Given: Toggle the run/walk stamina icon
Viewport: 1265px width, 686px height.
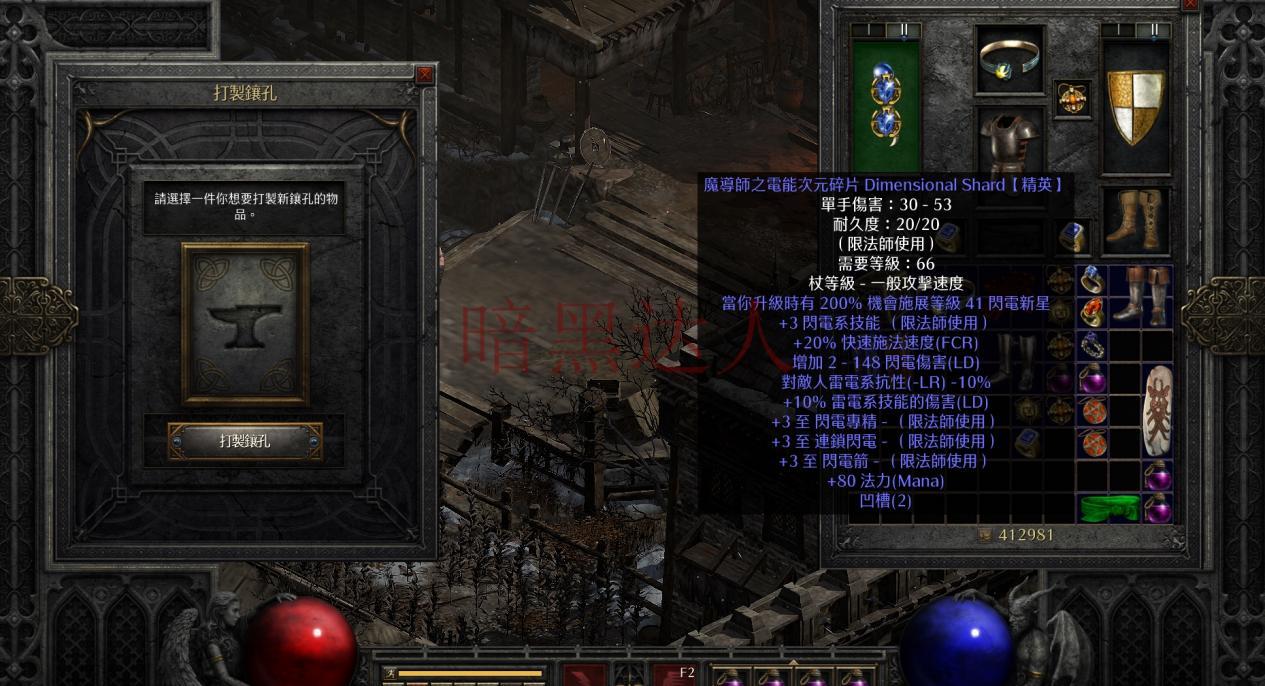Looking at the screenshot, I should click(389, 674).
